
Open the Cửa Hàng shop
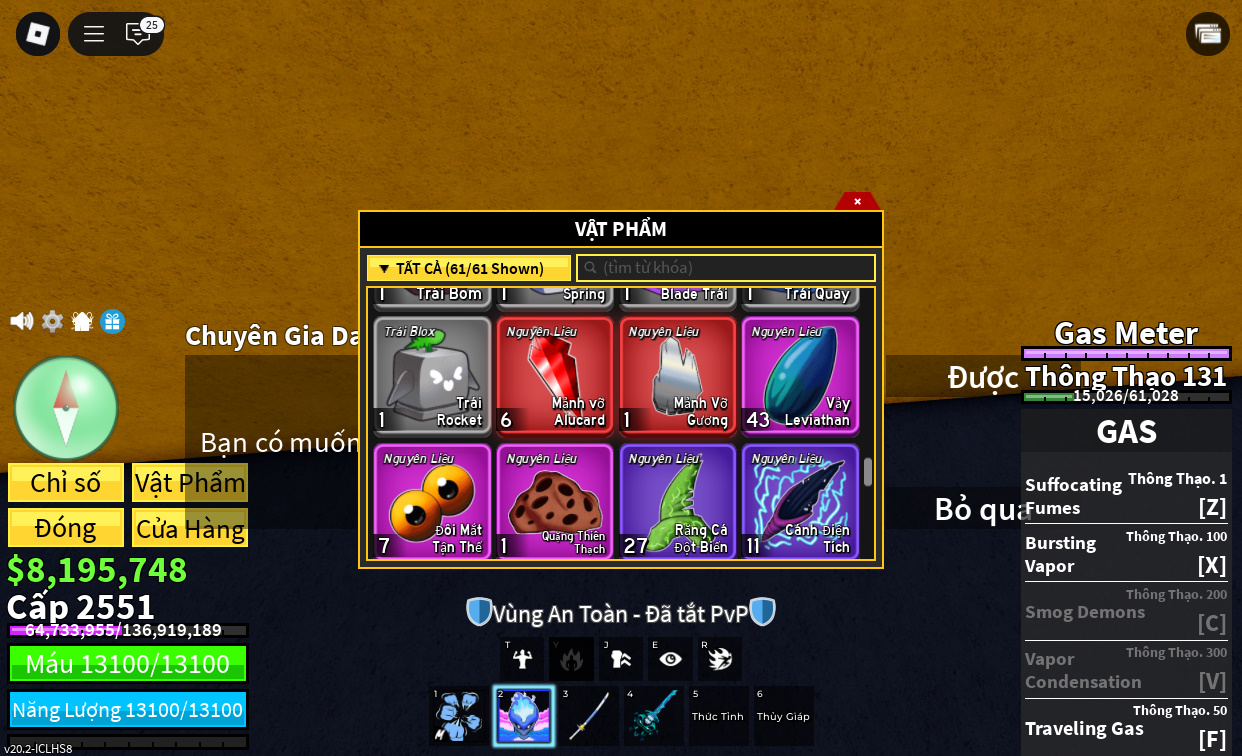(190, 528)
